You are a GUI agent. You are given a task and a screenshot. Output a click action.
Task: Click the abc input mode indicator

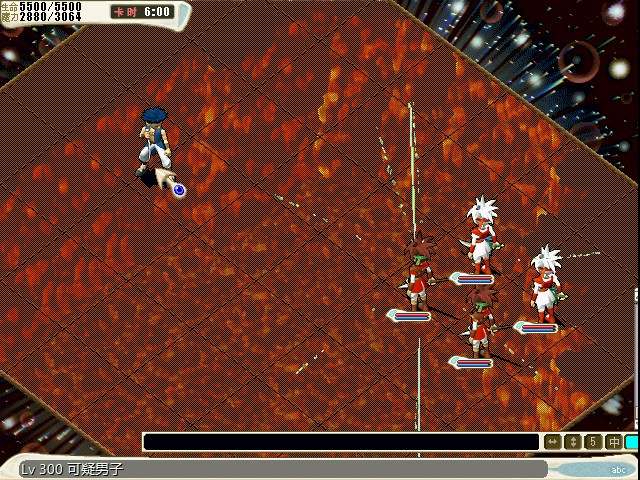620,469
